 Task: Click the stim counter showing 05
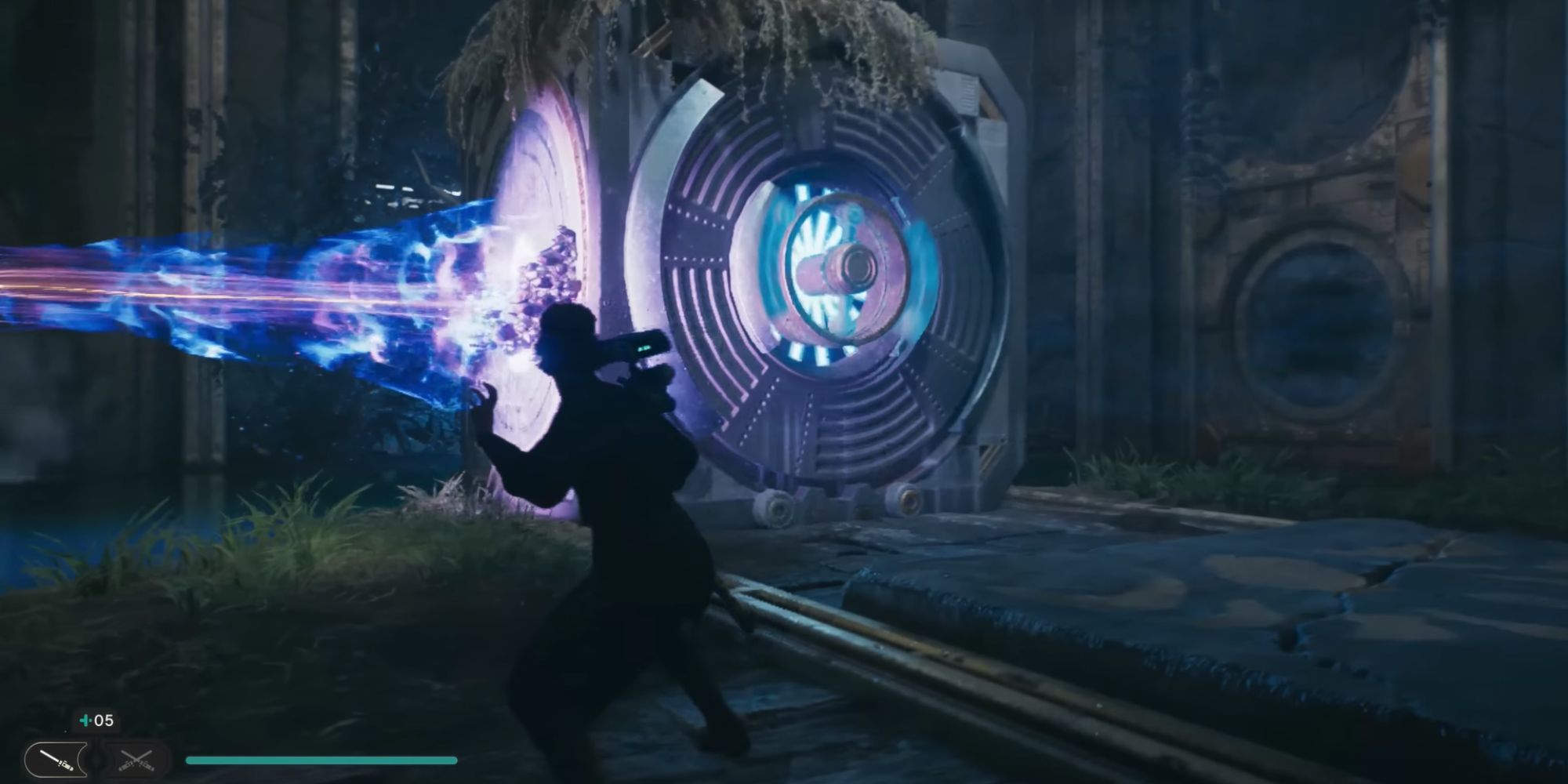pos(104,720)
